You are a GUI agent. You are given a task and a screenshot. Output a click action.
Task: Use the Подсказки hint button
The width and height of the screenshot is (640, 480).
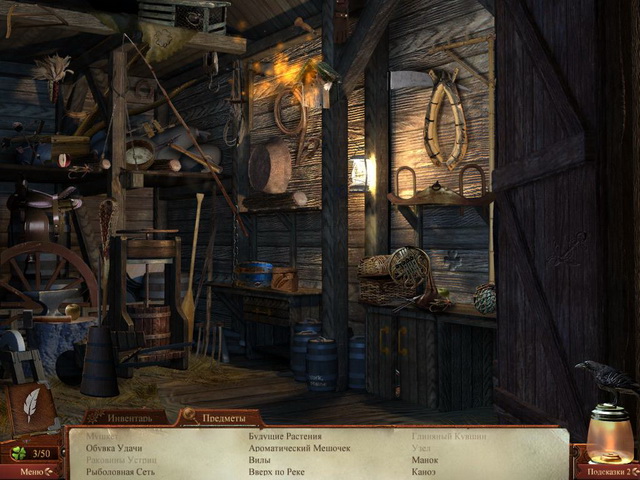(x=606, y=469)
